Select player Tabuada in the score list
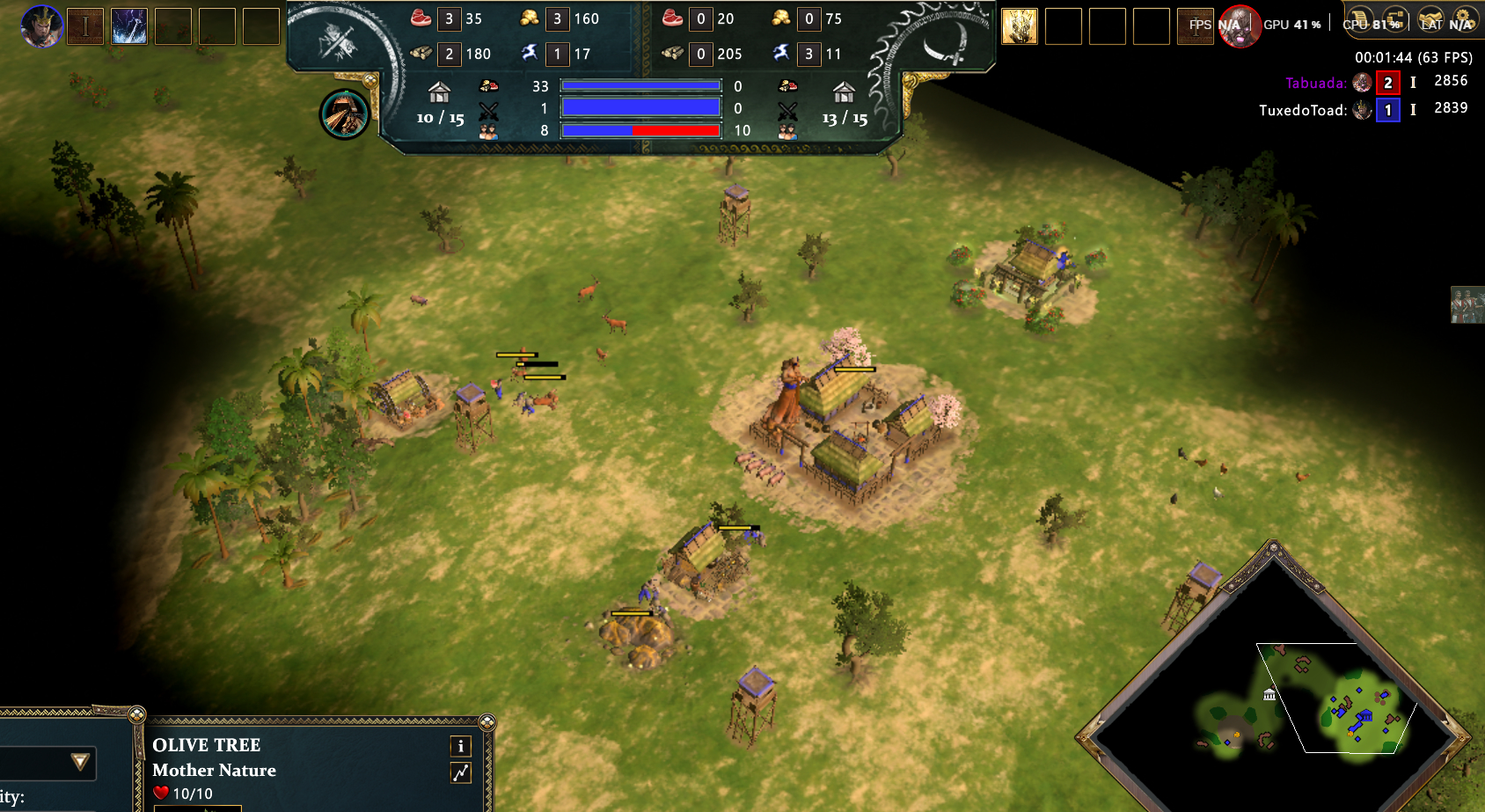The width and height of the screenshot is (1485, 812). (1315, 83)
